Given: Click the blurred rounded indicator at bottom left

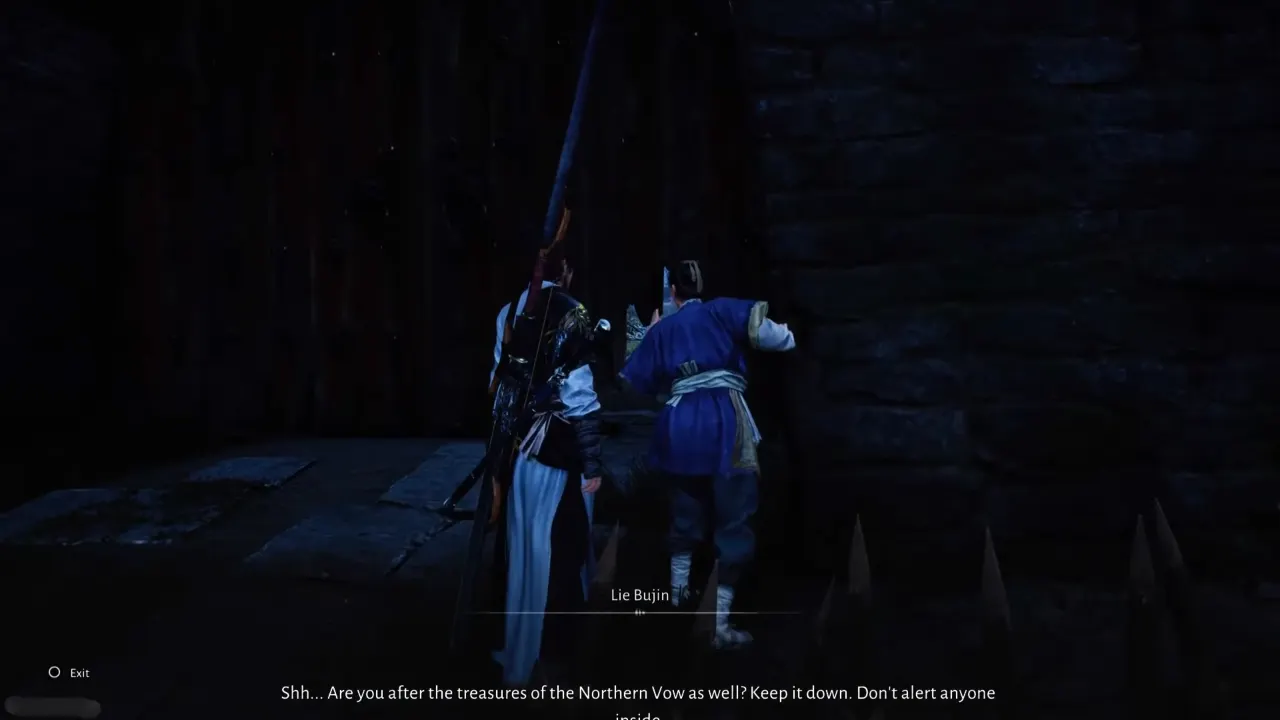Looking at the screenshot, I should click(x=53, y=707).
